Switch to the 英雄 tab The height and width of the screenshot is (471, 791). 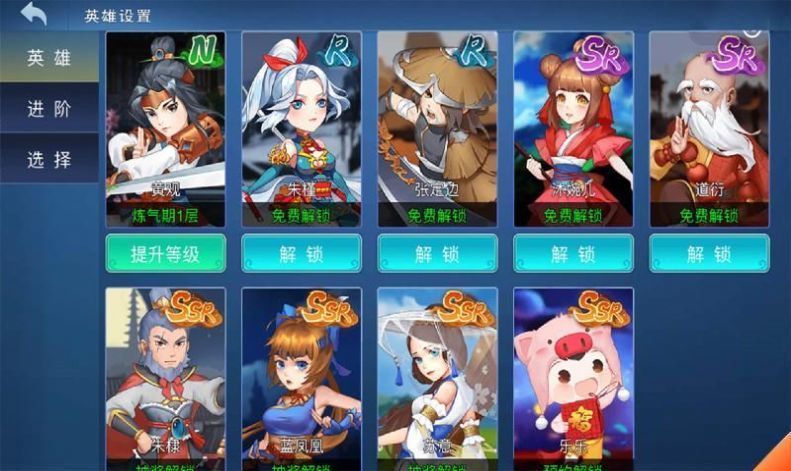tap(49, 58)
